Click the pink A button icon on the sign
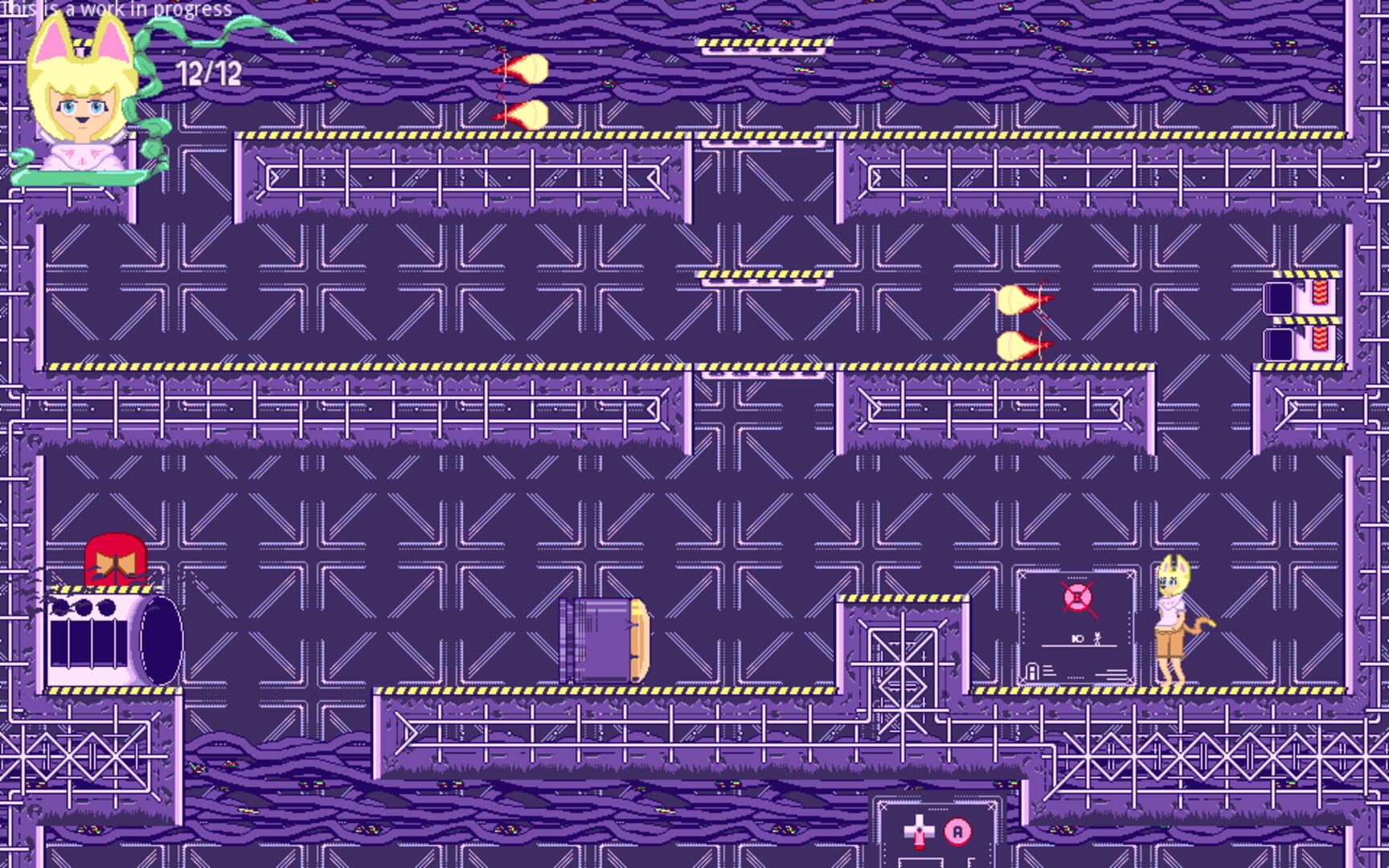Image resolution: width=1389 pixels, height=868 pixels. [x=957, y=832]
